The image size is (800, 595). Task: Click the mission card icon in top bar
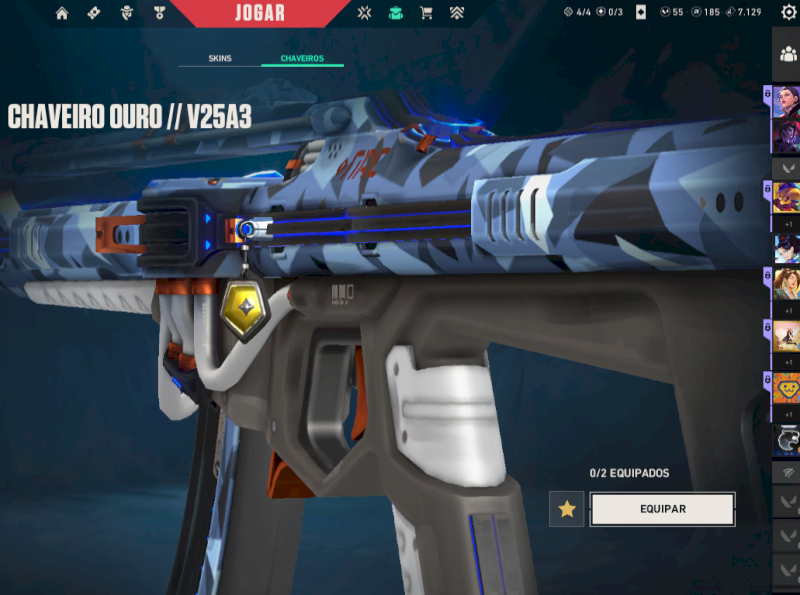coord(641,13)
